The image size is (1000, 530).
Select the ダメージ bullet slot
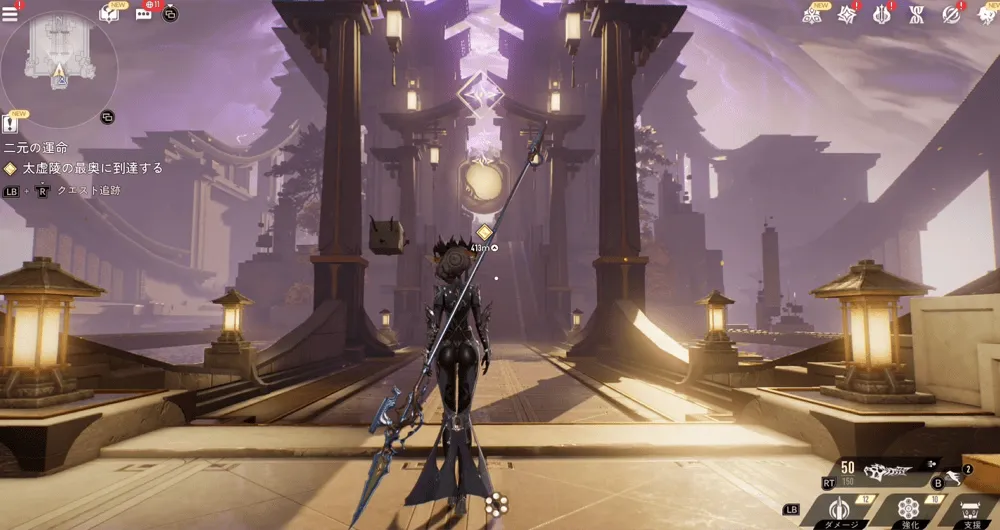pos(839,510)
